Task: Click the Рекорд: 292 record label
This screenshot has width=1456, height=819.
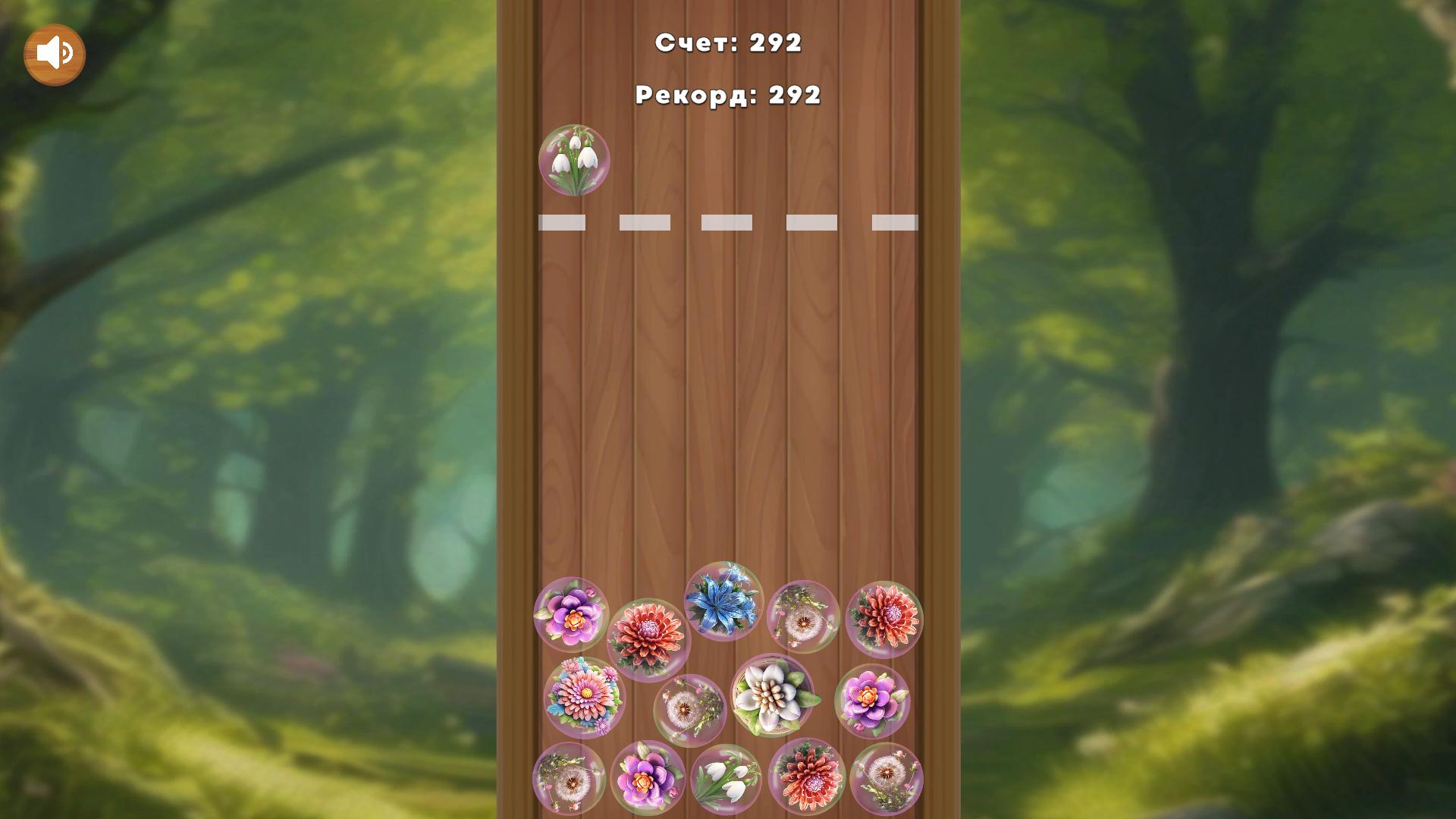Action: click(x=728, y=94)
